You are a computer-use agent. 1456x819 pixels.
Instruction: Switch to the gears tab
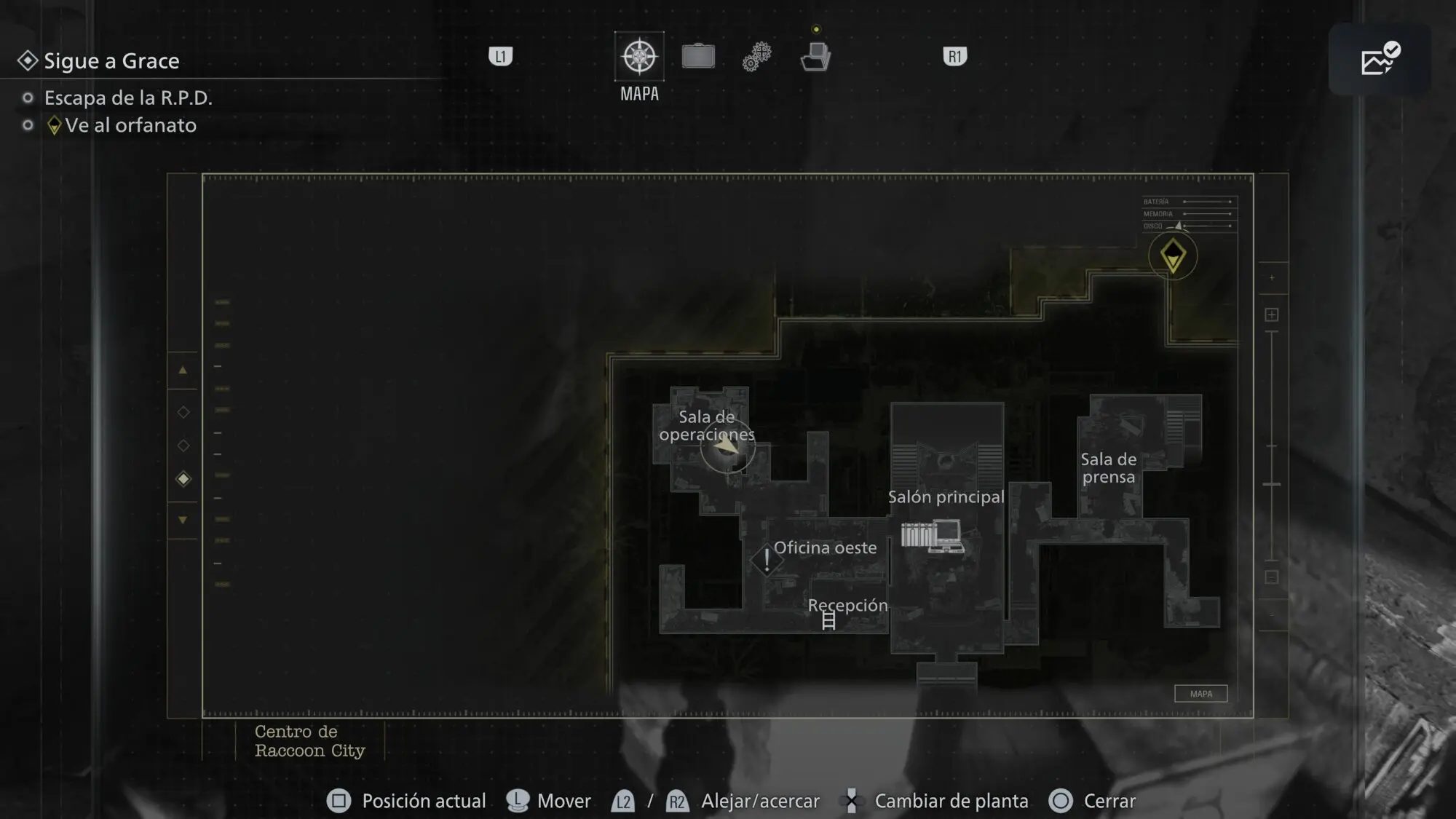pyautogui.click(x=757, y=57)
